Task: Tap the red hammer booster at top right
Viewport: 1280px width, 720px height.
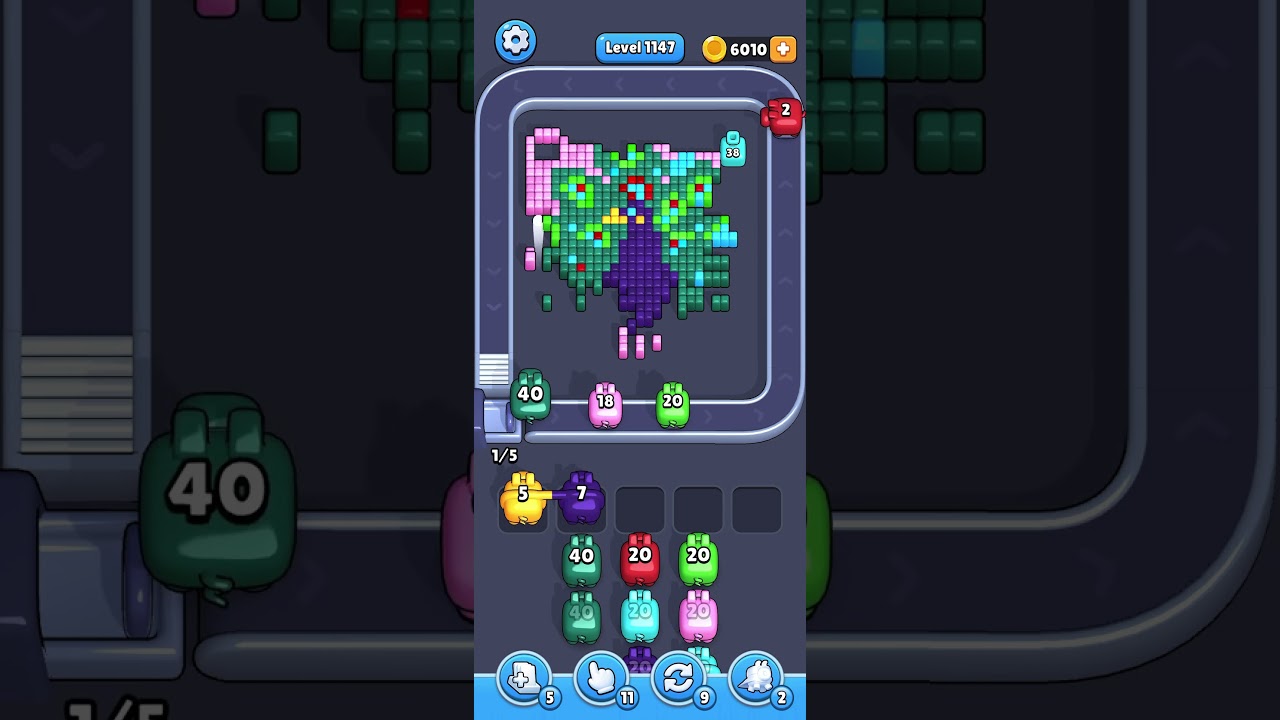Action: (784, 118)
